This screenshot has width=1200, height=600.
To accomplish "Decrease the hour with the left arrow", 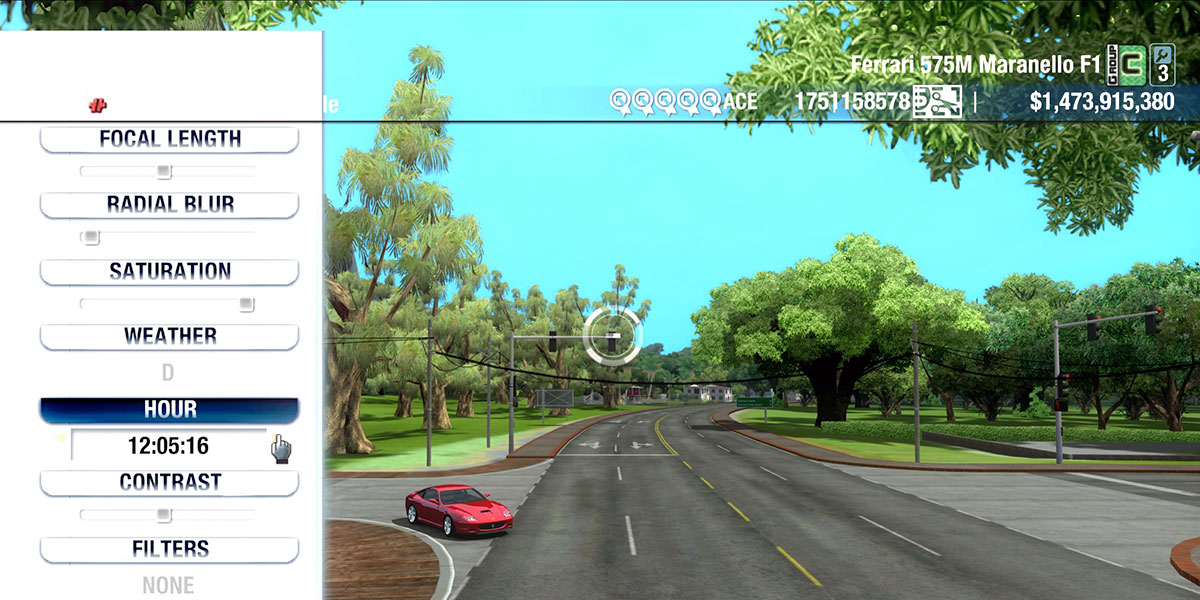I will 59,438.
